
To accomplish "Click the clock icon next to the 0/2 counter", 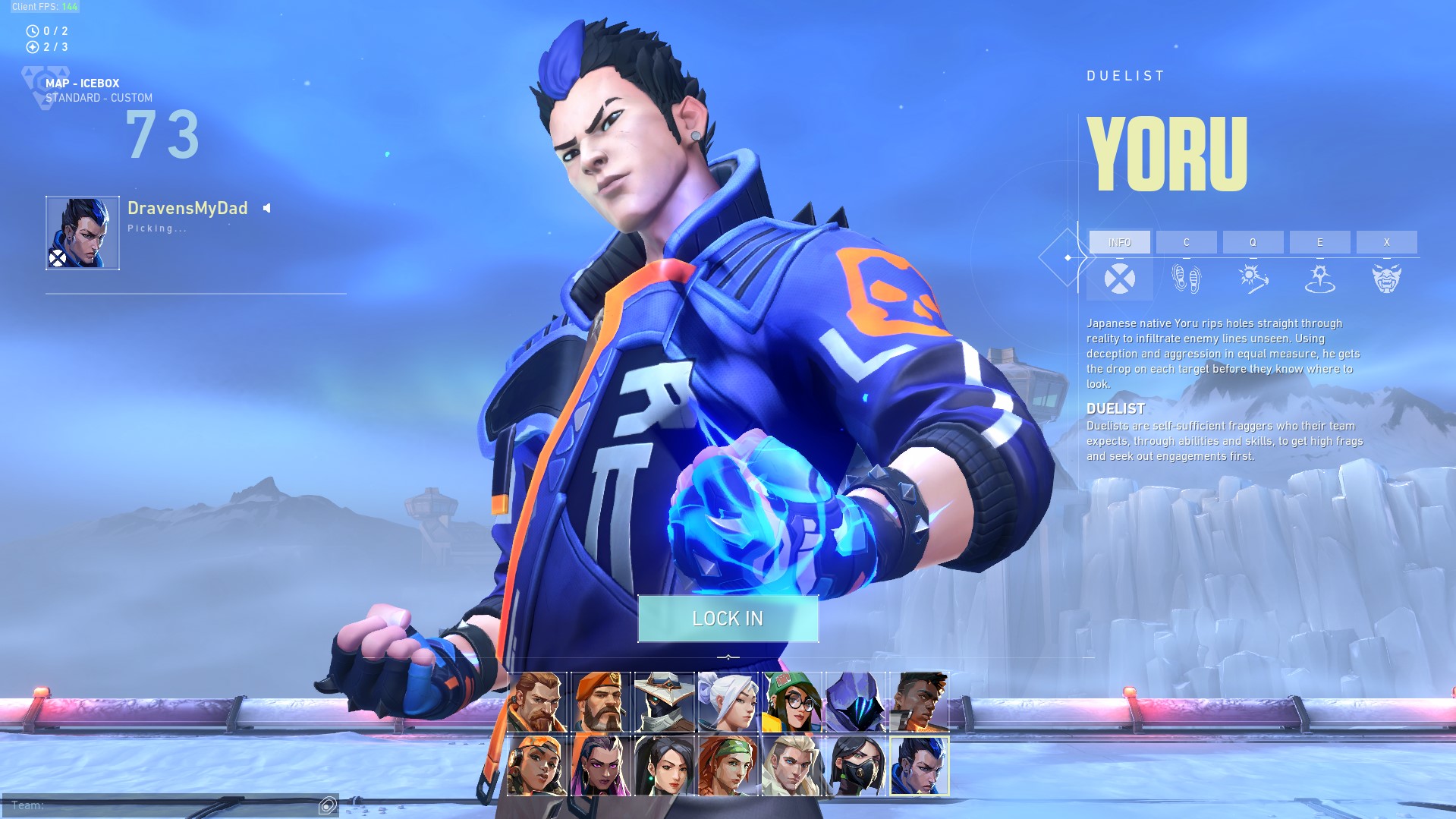I will coord(32,31).
